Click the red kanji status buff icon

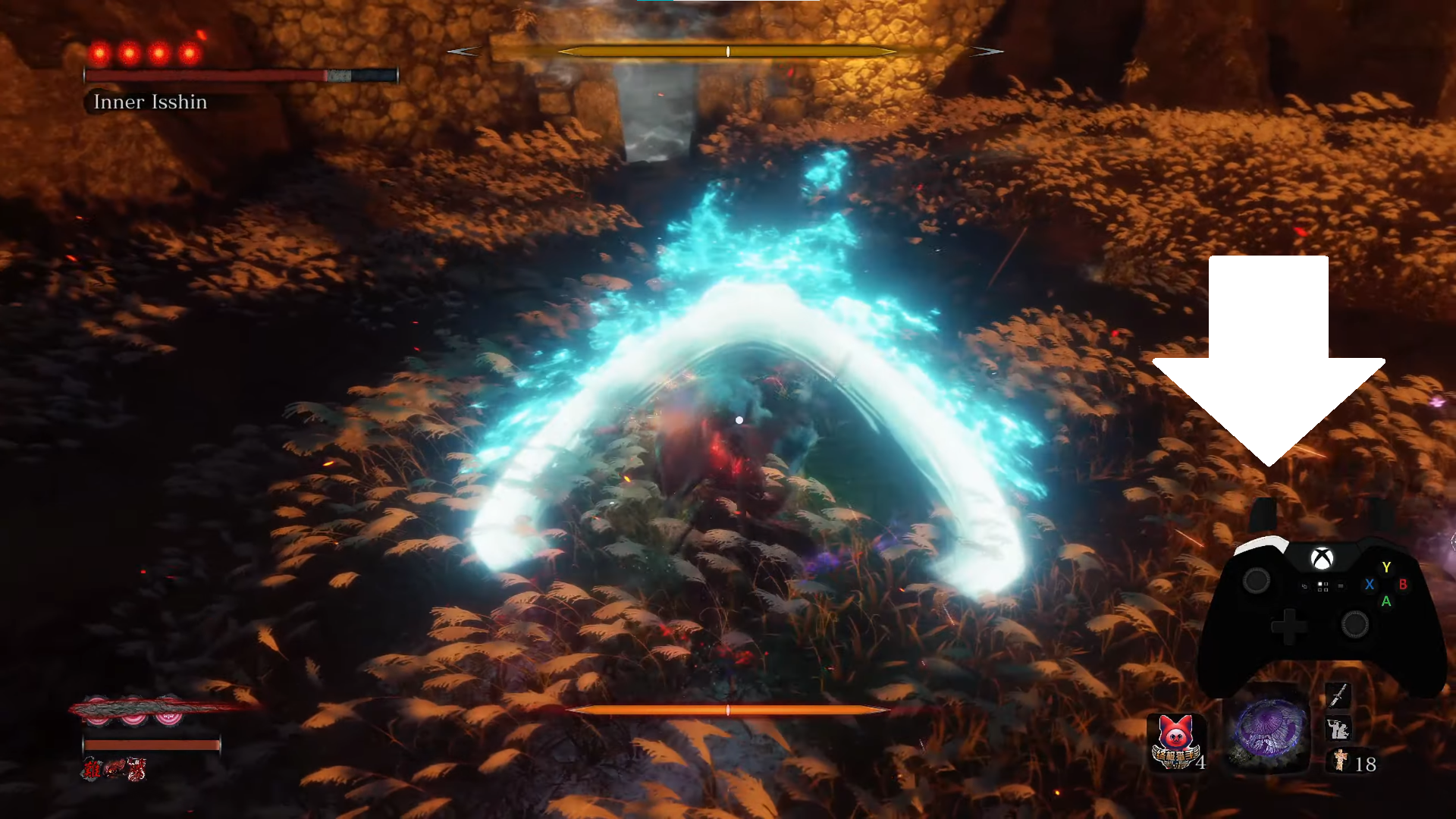[92, 769]
